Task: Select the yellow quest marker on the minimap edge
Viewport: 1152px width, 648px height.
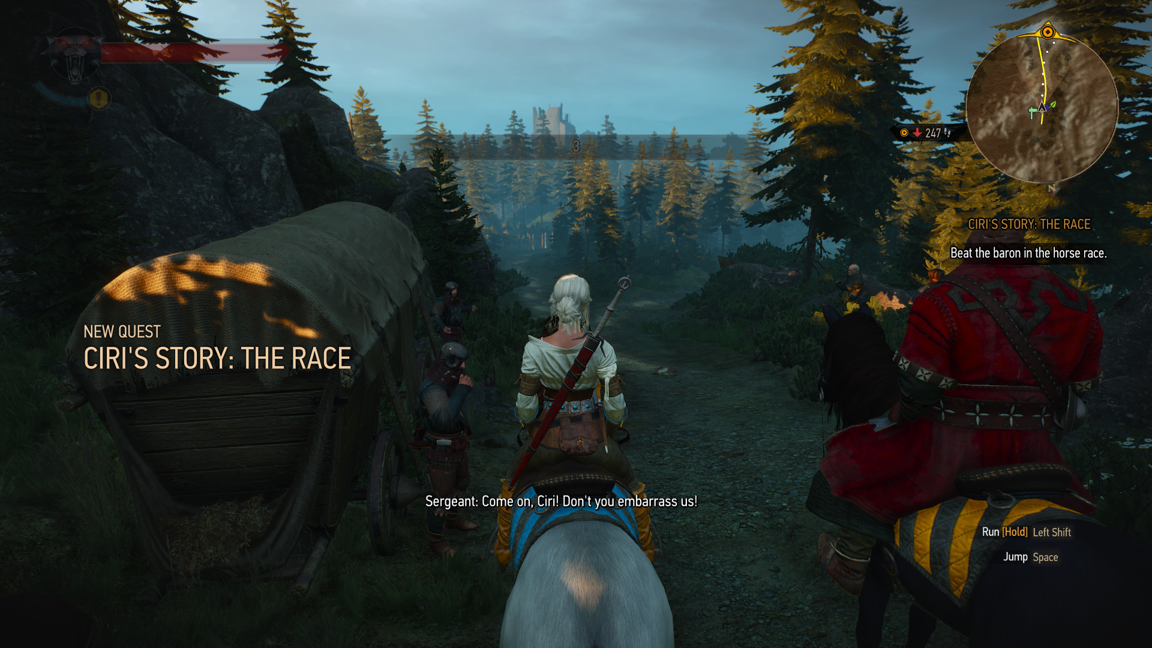Action: coord(1047,32)
